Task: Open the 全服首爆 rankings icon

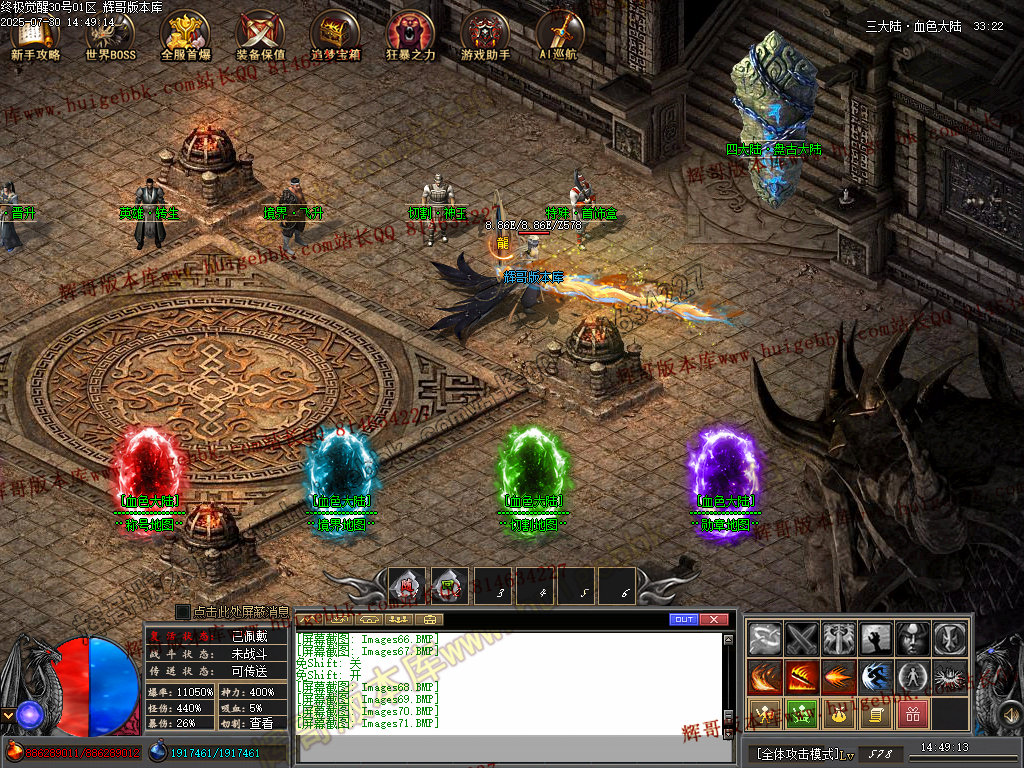Action: pyautogui.click(x=185, y=36)
